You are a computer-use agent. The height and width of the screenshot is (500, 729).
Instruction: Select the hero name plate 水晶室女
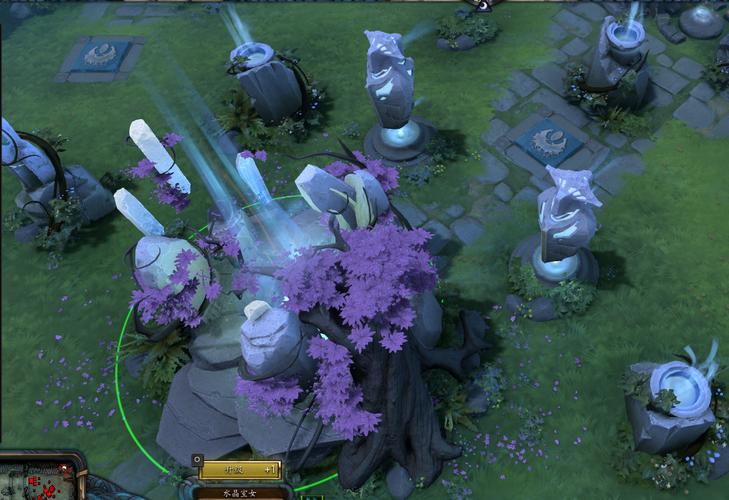point(238,492)
